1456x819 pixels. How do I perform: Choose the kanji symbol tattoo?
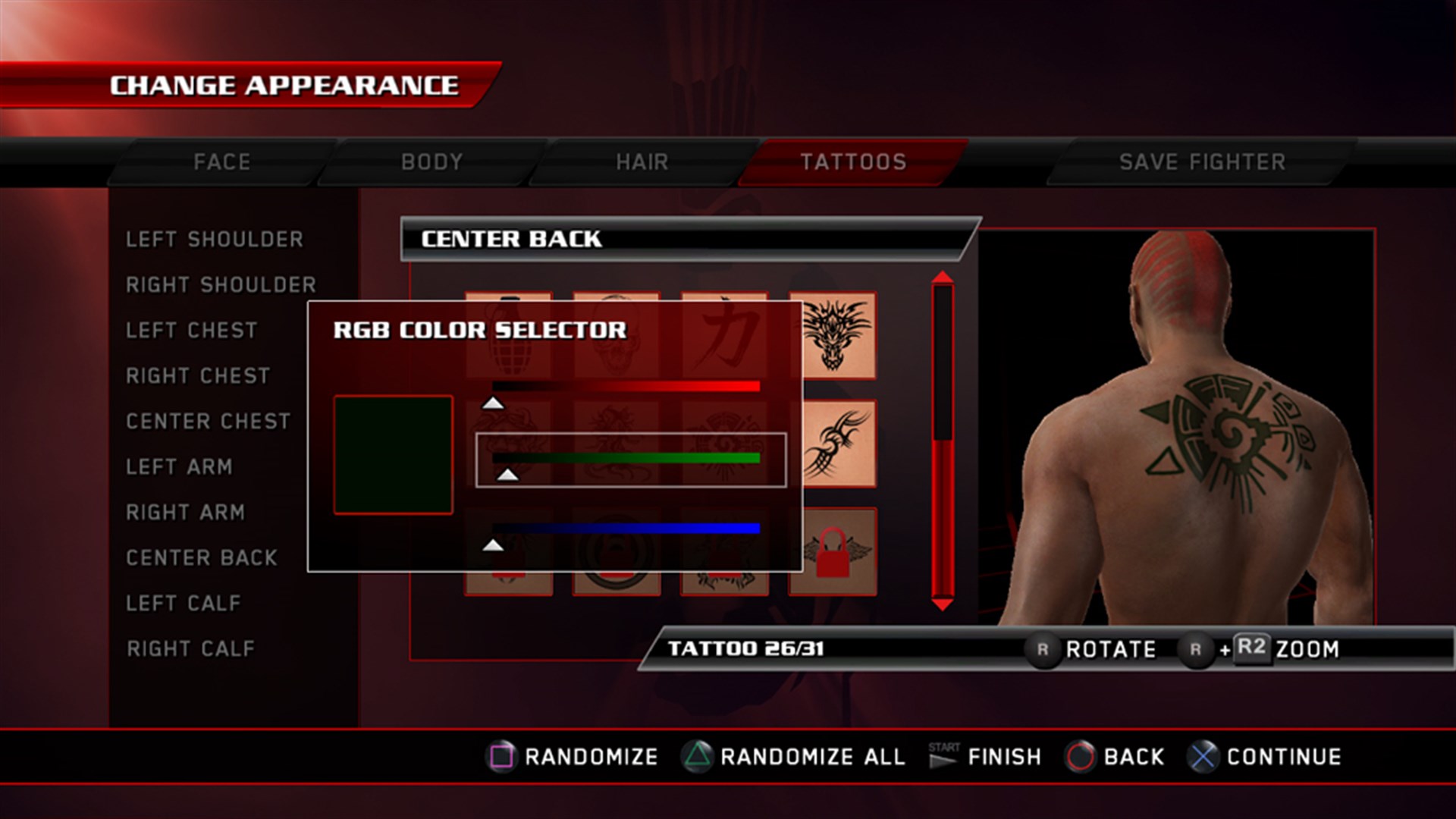pos(723,334)
